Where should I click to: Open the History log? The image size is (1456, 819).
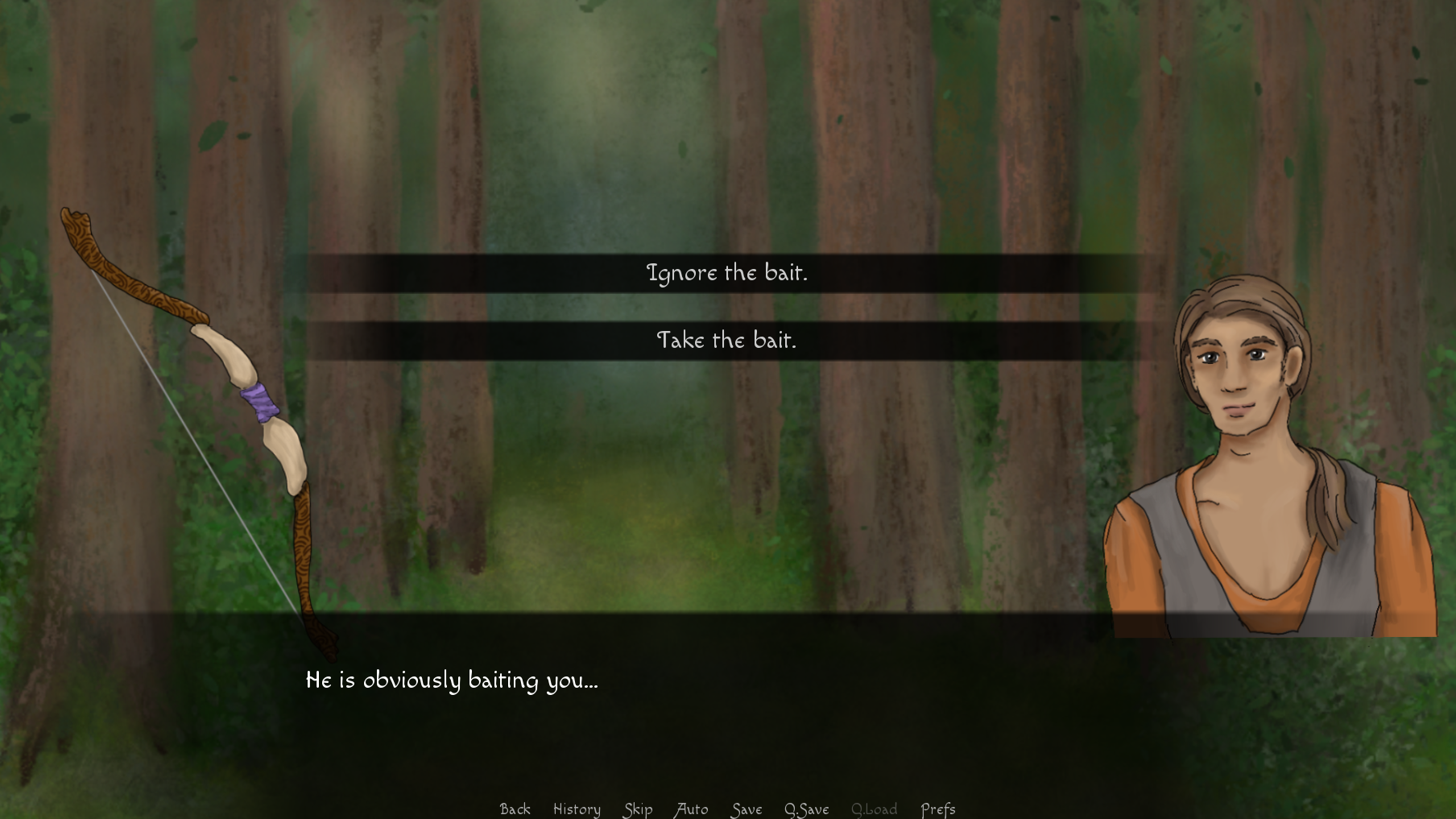pyautogui.click(x=577, y=809)
